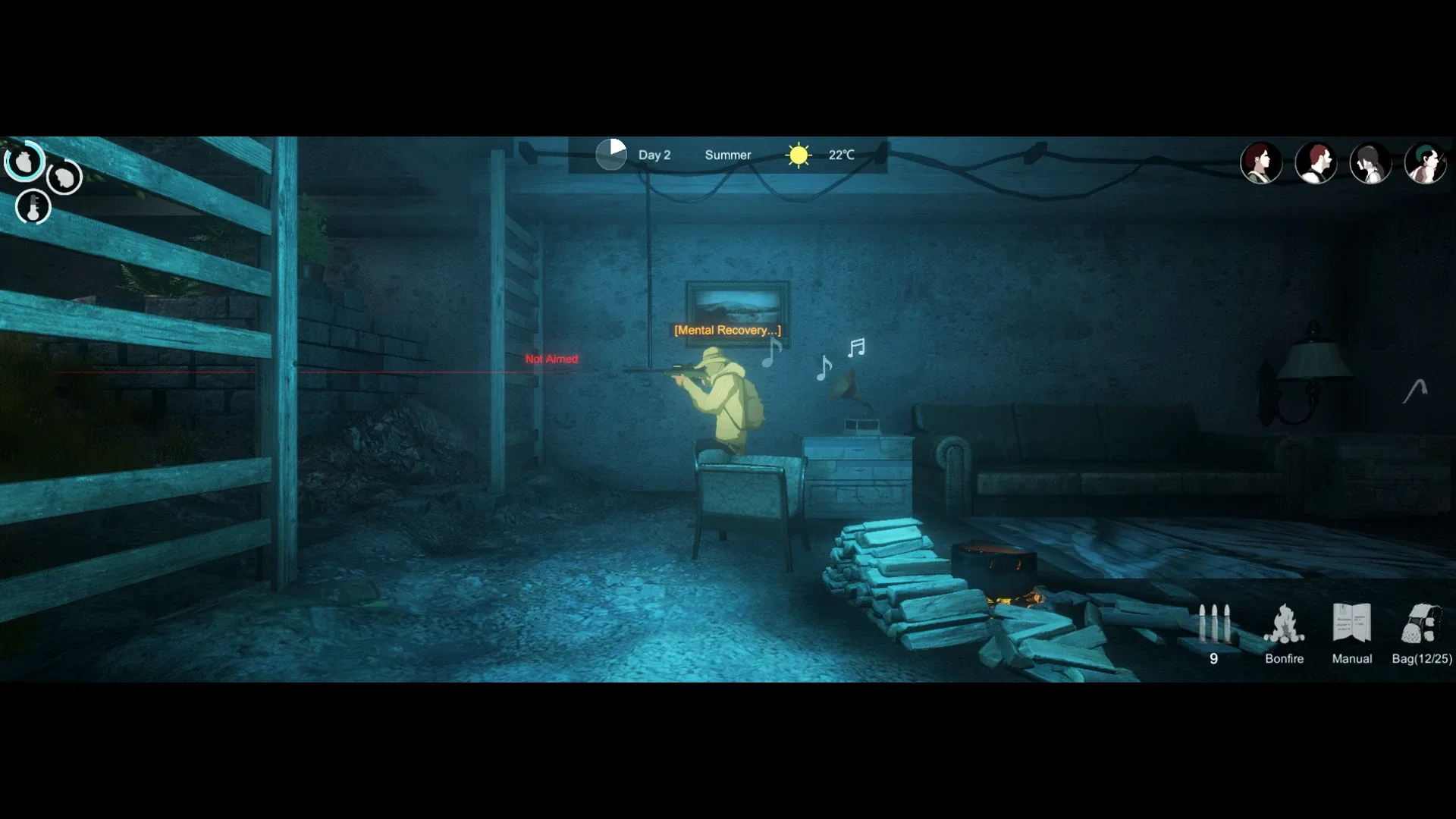Click the Not Aimed indicator
The image size is (1456, 819).
click(x=551, y=359)
